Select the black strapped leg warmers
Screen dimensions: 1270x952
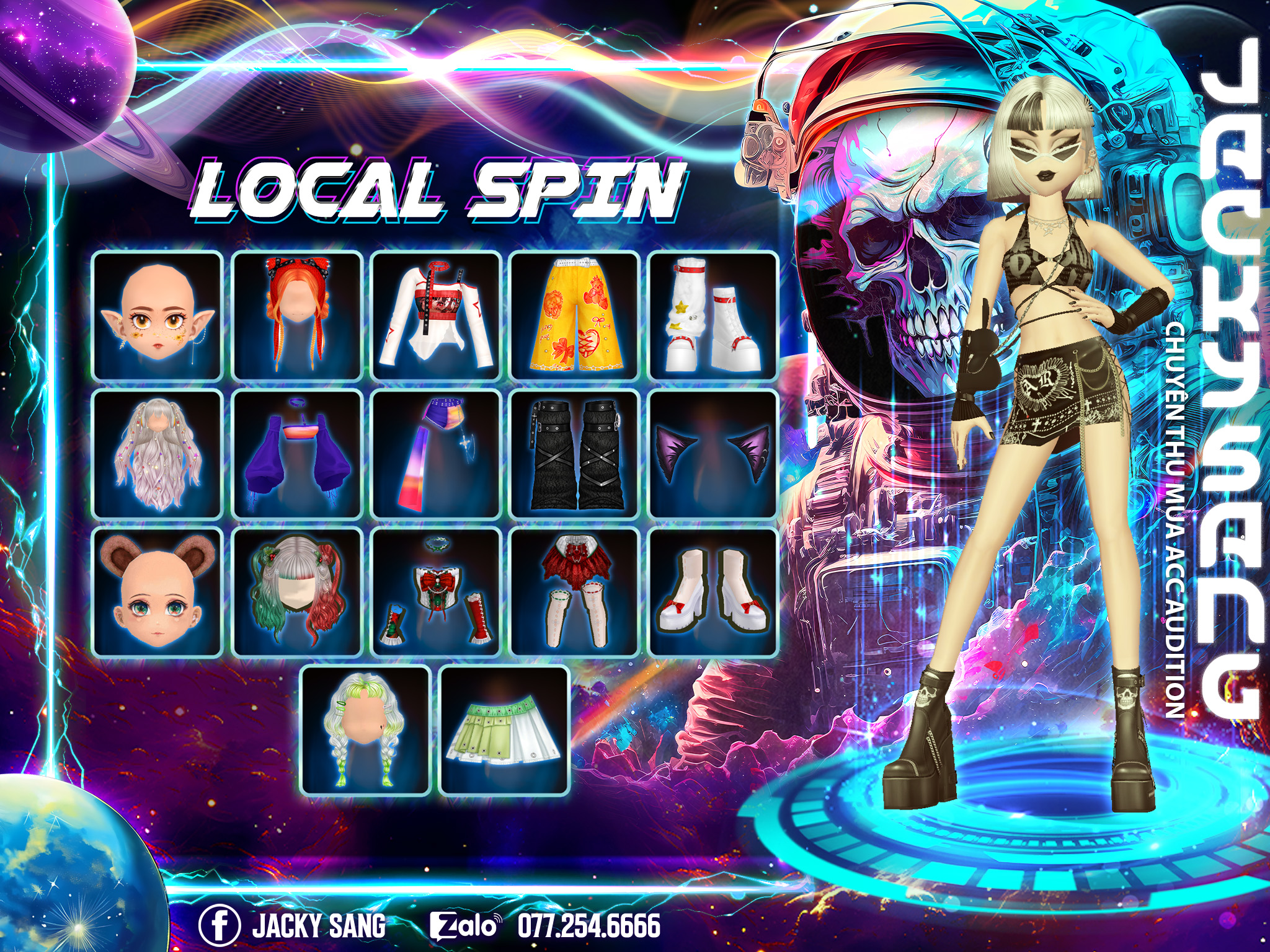[x=575, y=454]
